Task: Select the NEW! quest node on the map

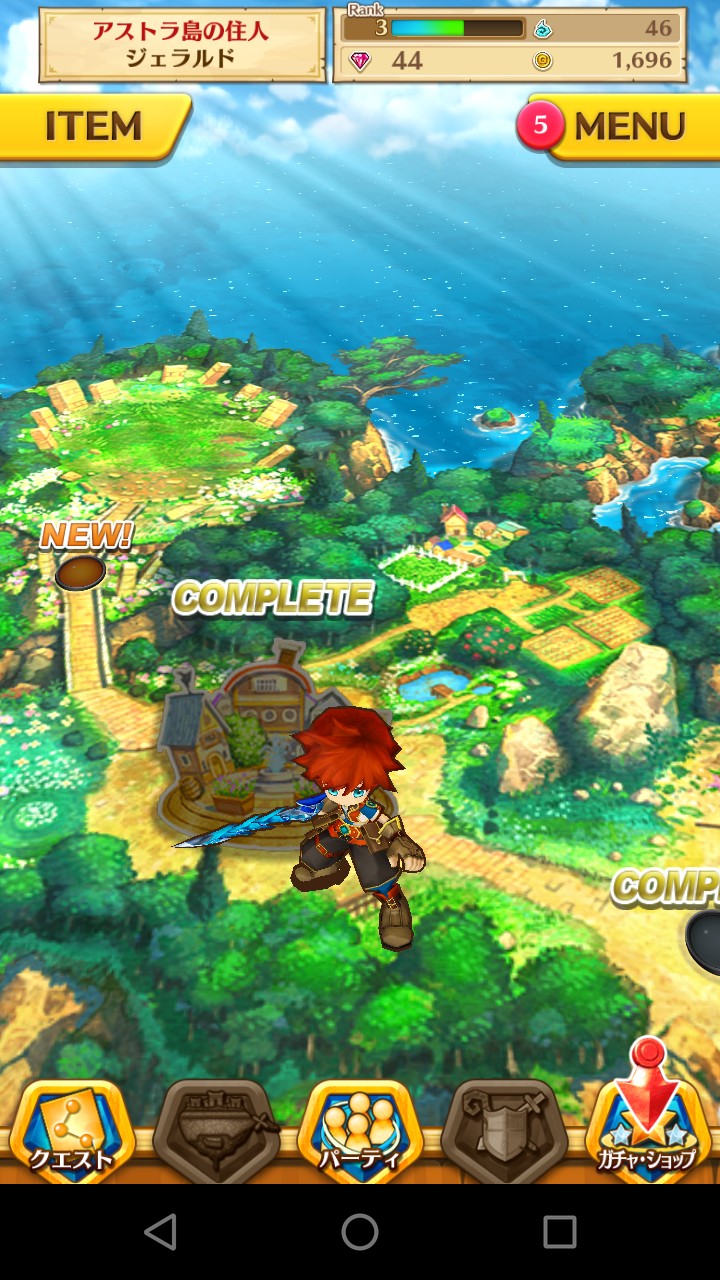Action: click(80, 573)
